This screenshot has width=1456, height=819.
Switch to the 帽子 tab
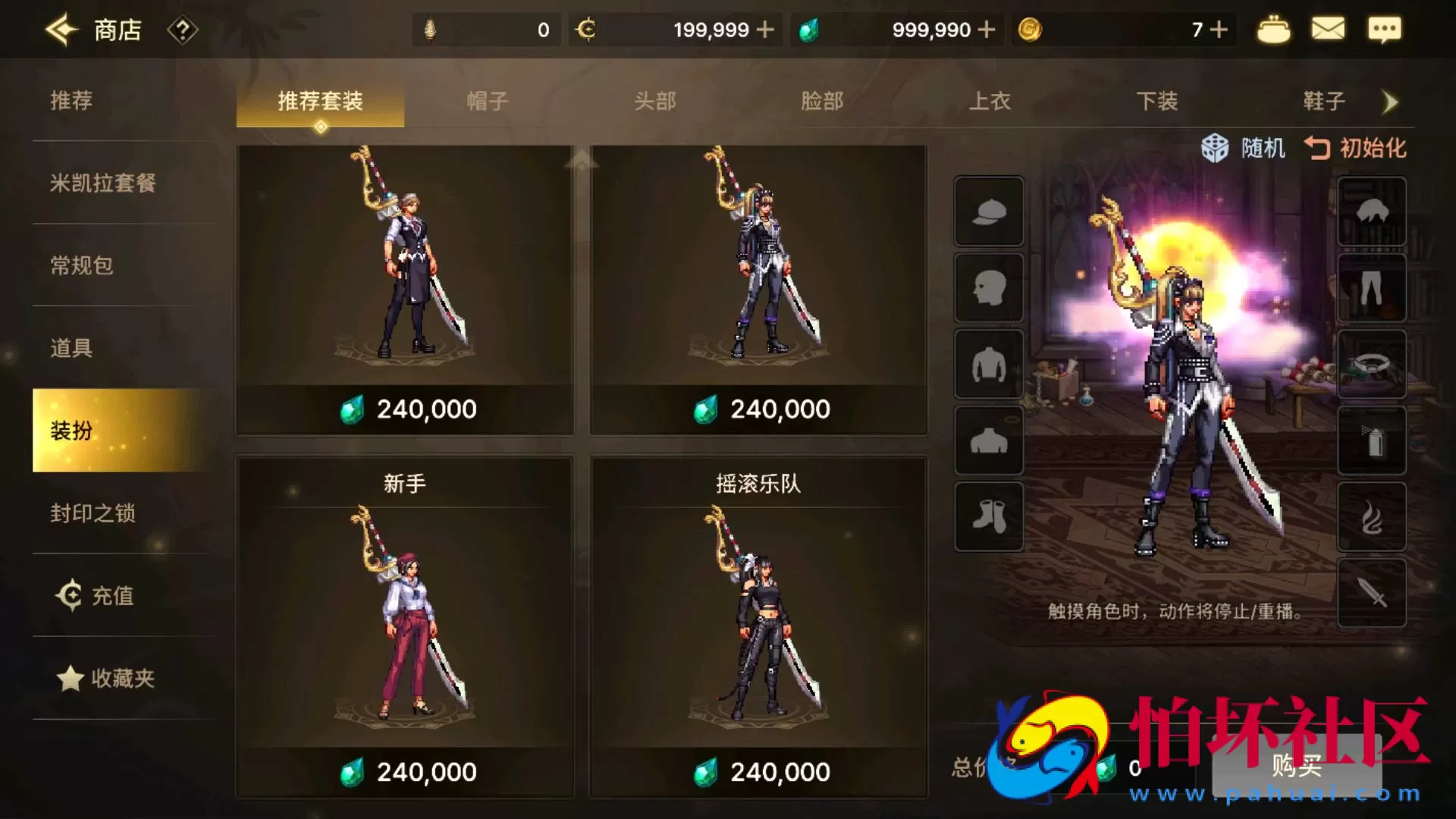[x=486, y=101]
